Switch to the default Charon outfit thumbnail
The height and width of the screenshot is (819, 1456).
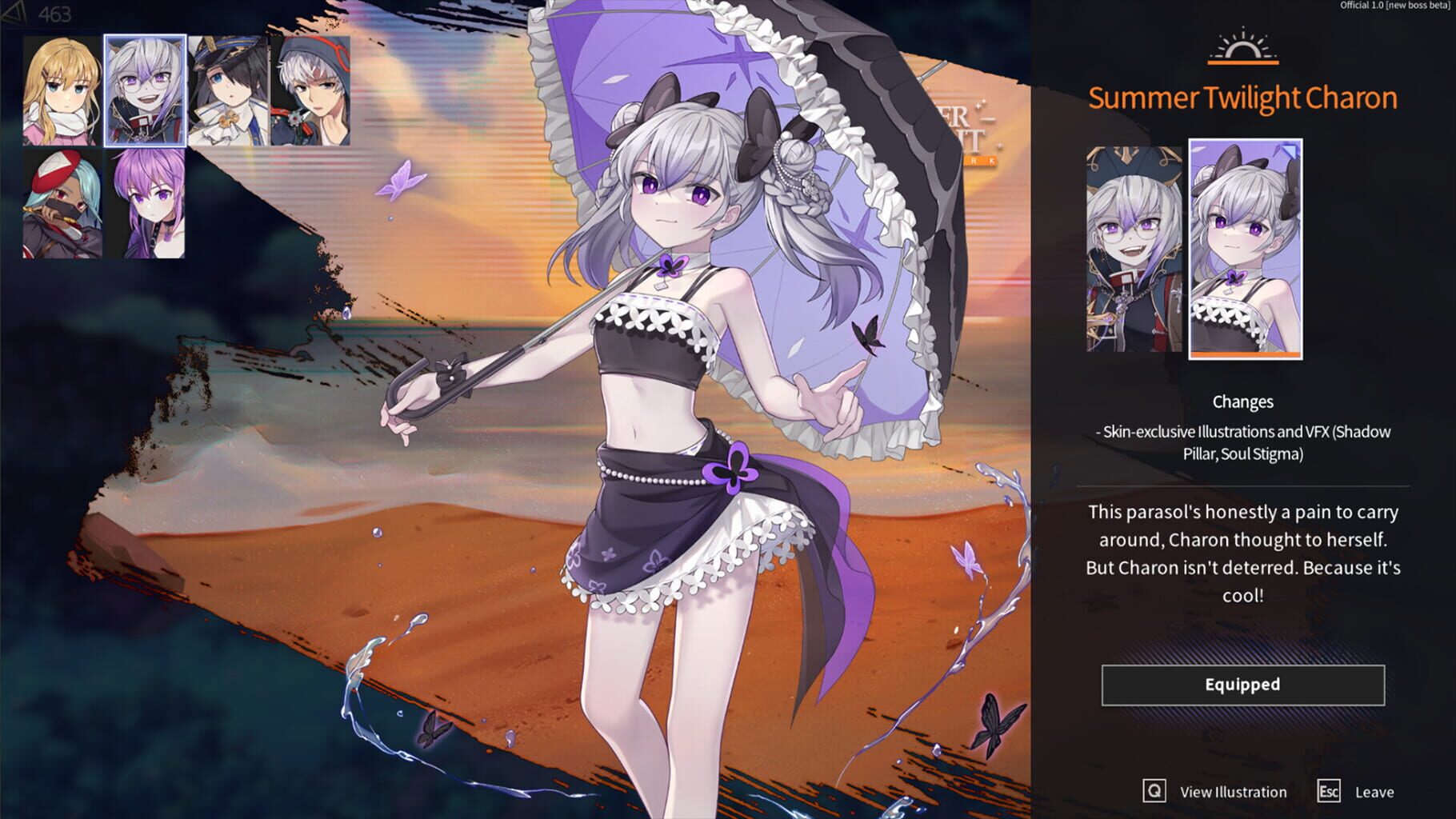1131,248
